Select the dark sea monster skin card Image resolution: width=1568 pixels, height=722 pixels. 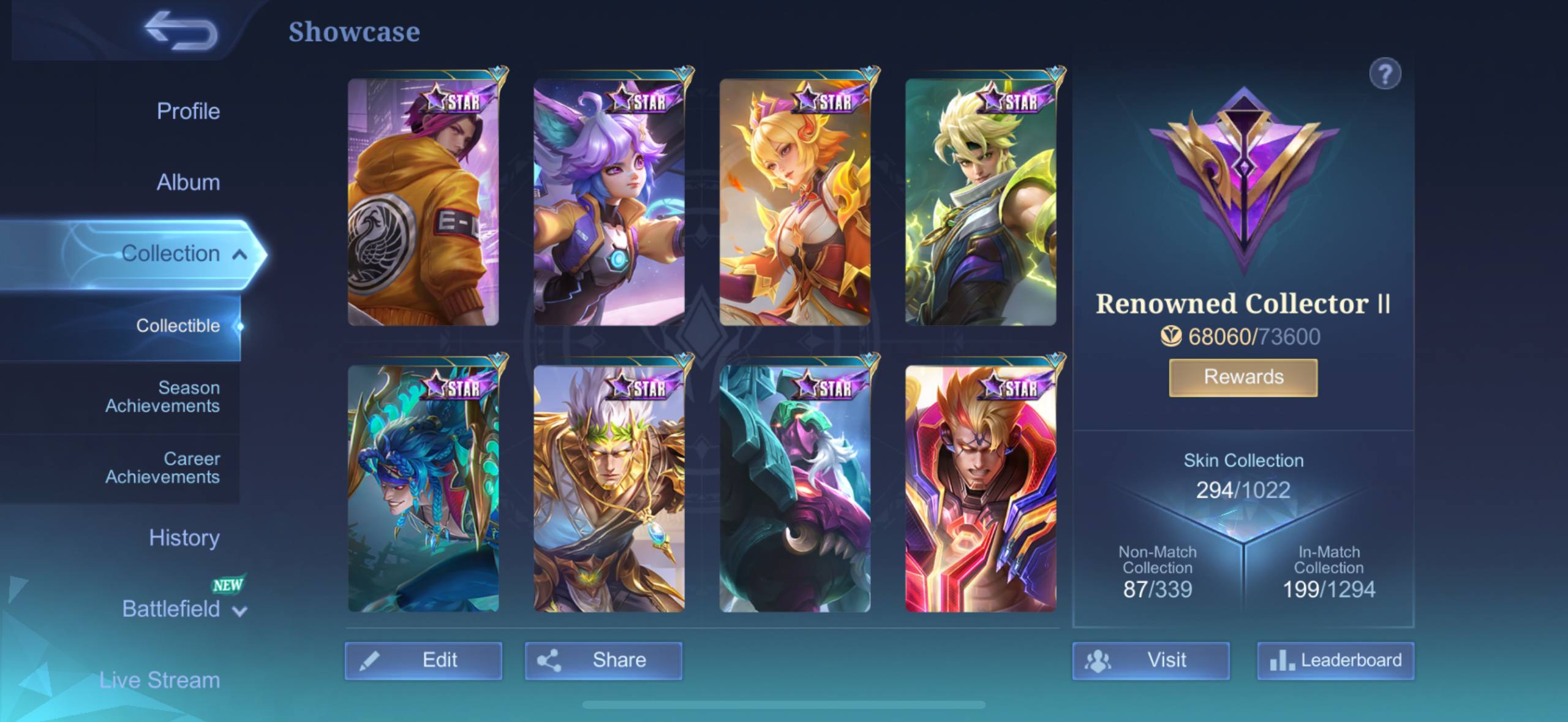point(794,489)
